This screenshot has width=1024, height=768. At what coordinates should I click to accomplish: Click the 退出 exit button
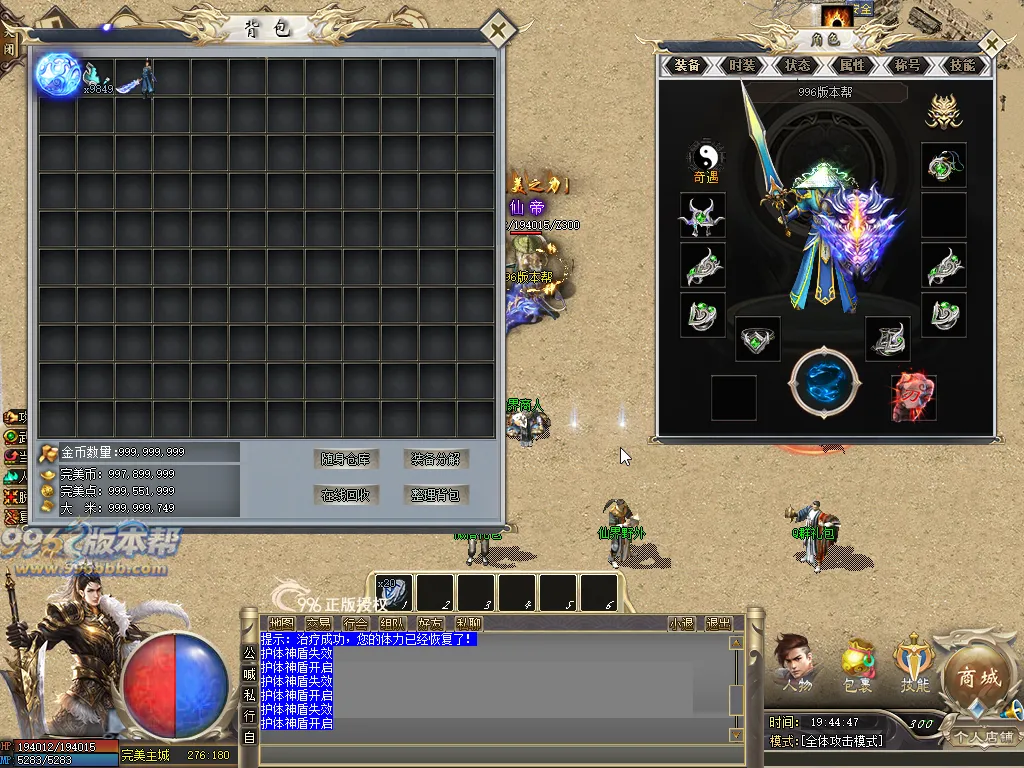[718, 623]
